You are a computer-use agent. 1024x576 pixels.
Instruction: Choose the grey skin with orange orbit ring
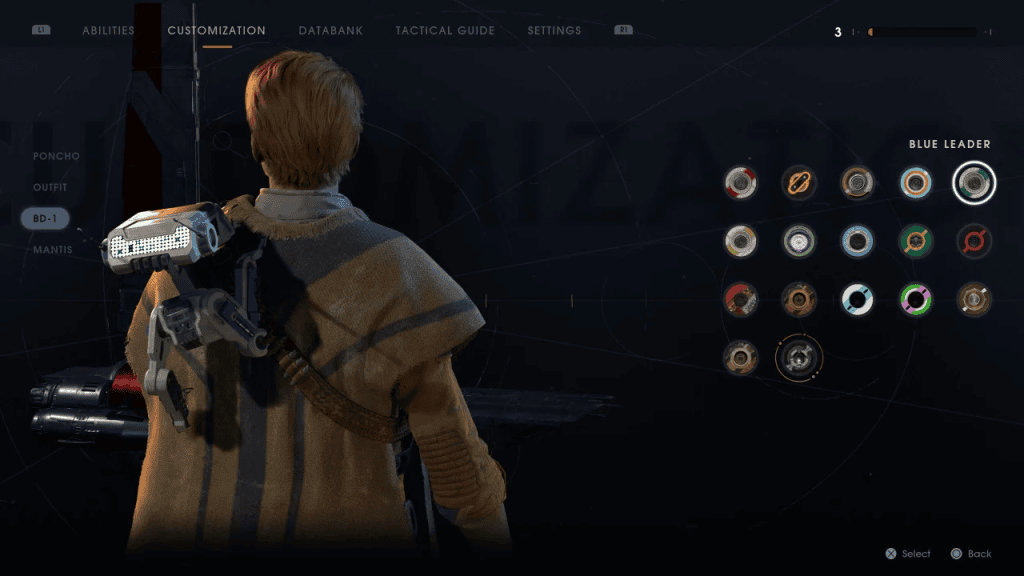coord(799,357)
